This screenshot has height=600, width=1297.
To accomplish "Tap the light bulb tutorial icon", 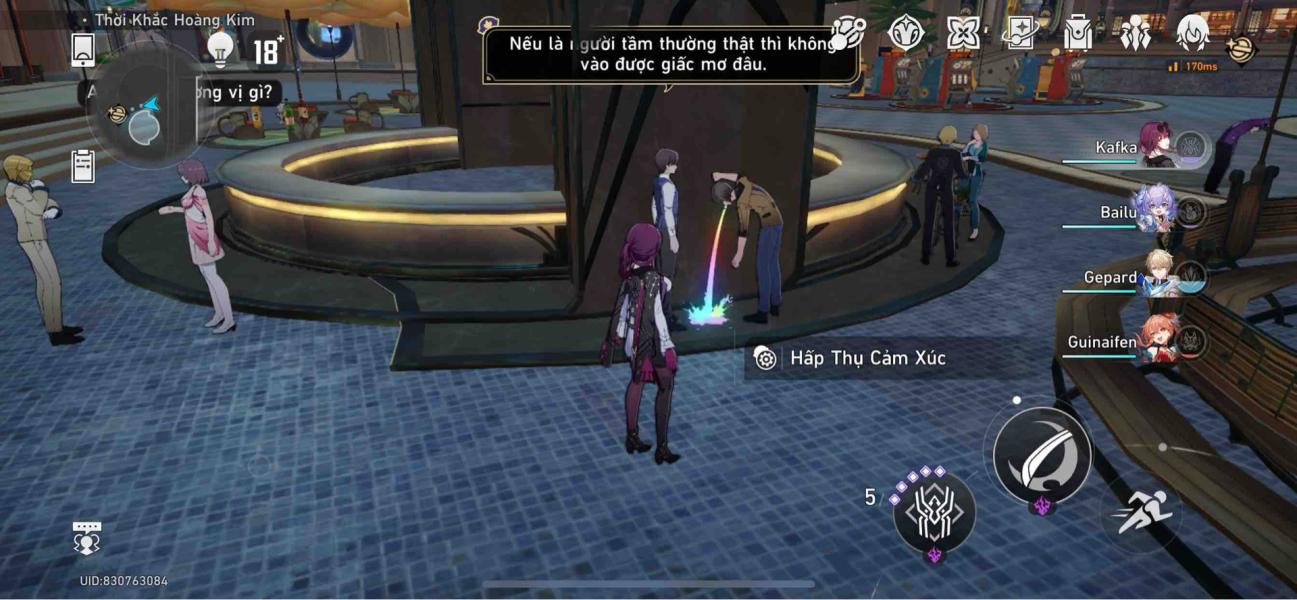I will pos(219,47).
